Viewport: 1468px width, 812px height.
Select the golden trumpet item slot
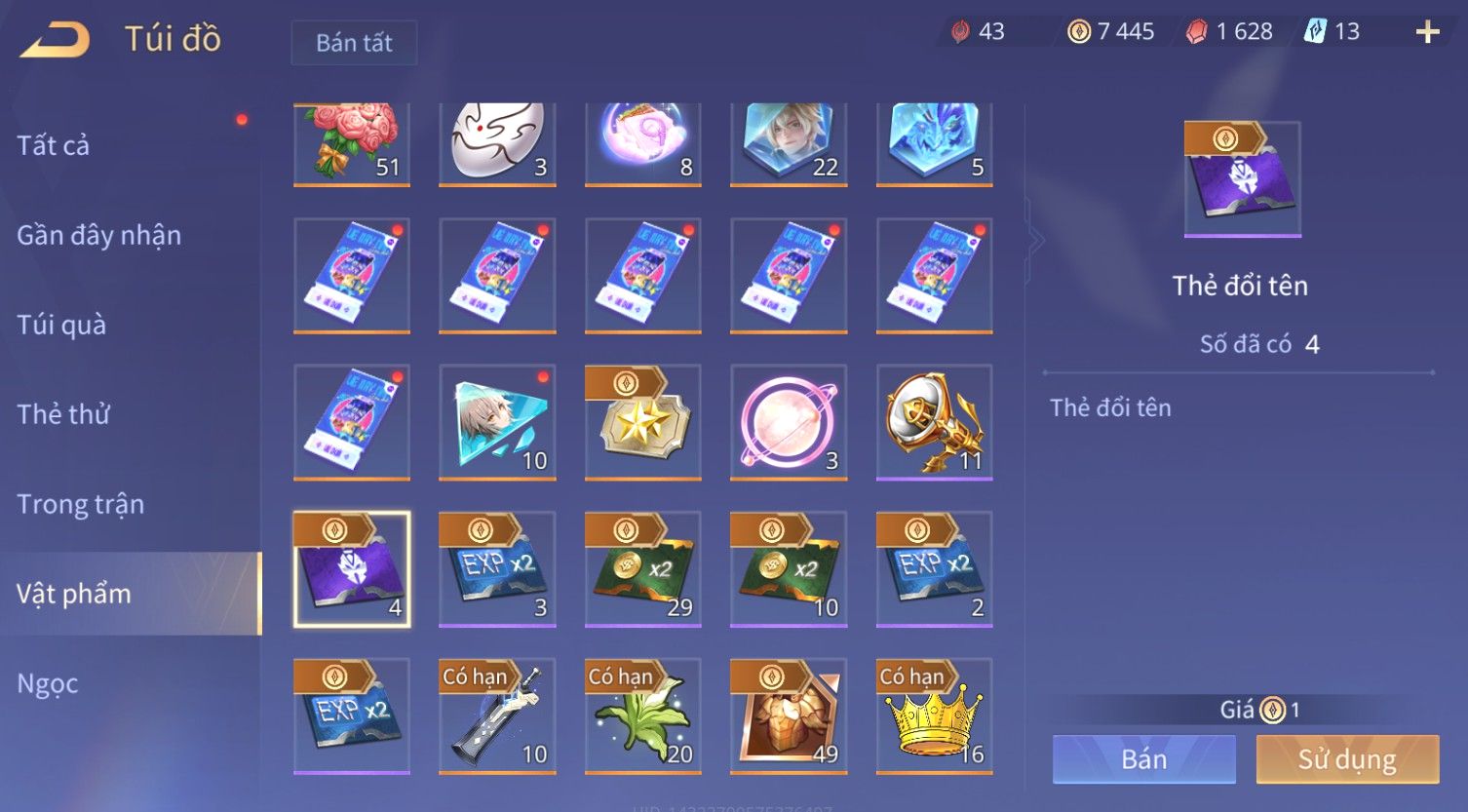[x=934, y=422]
